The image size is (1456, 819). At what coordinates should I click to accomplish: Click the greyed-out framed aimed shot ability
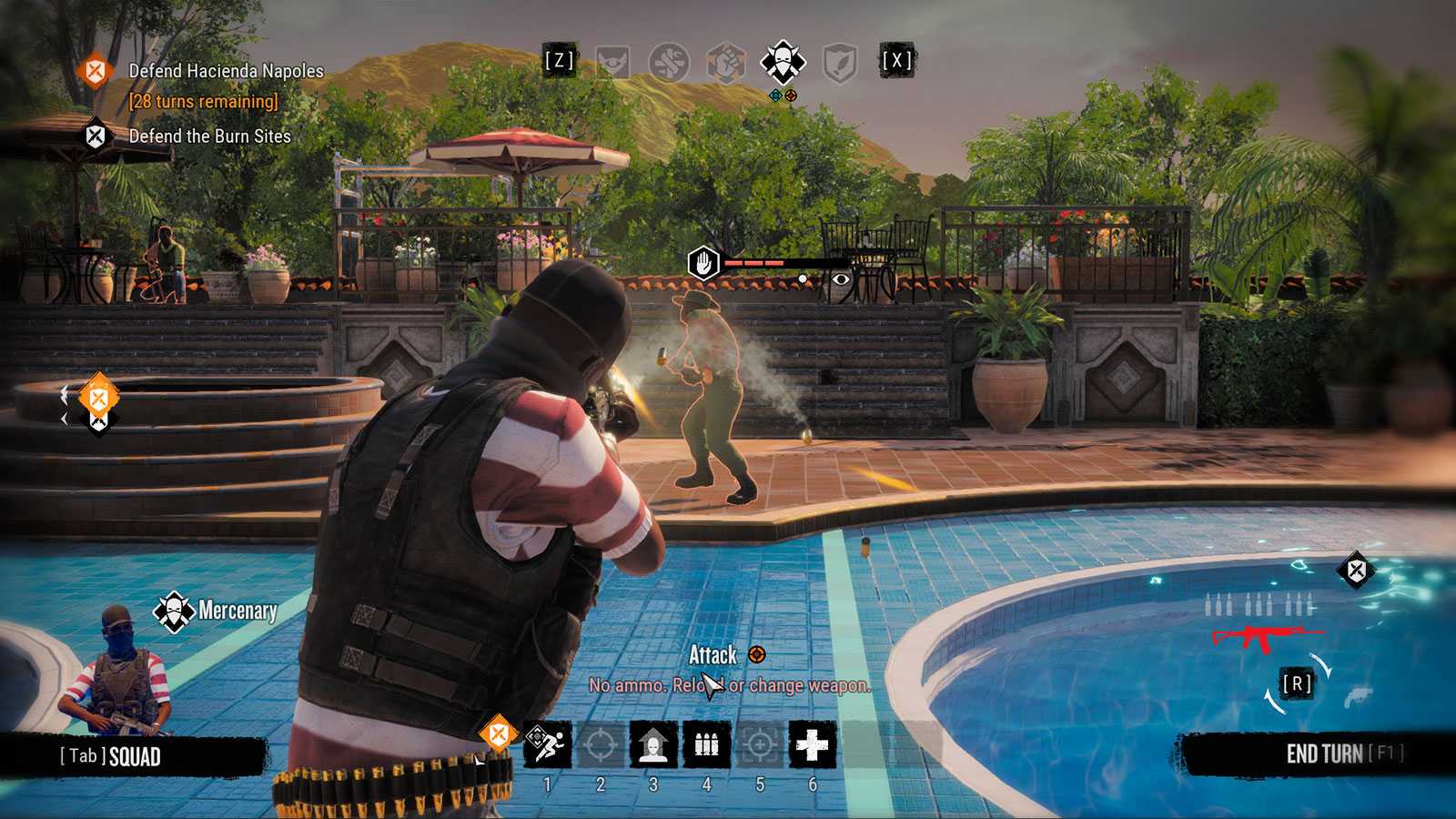759,744
